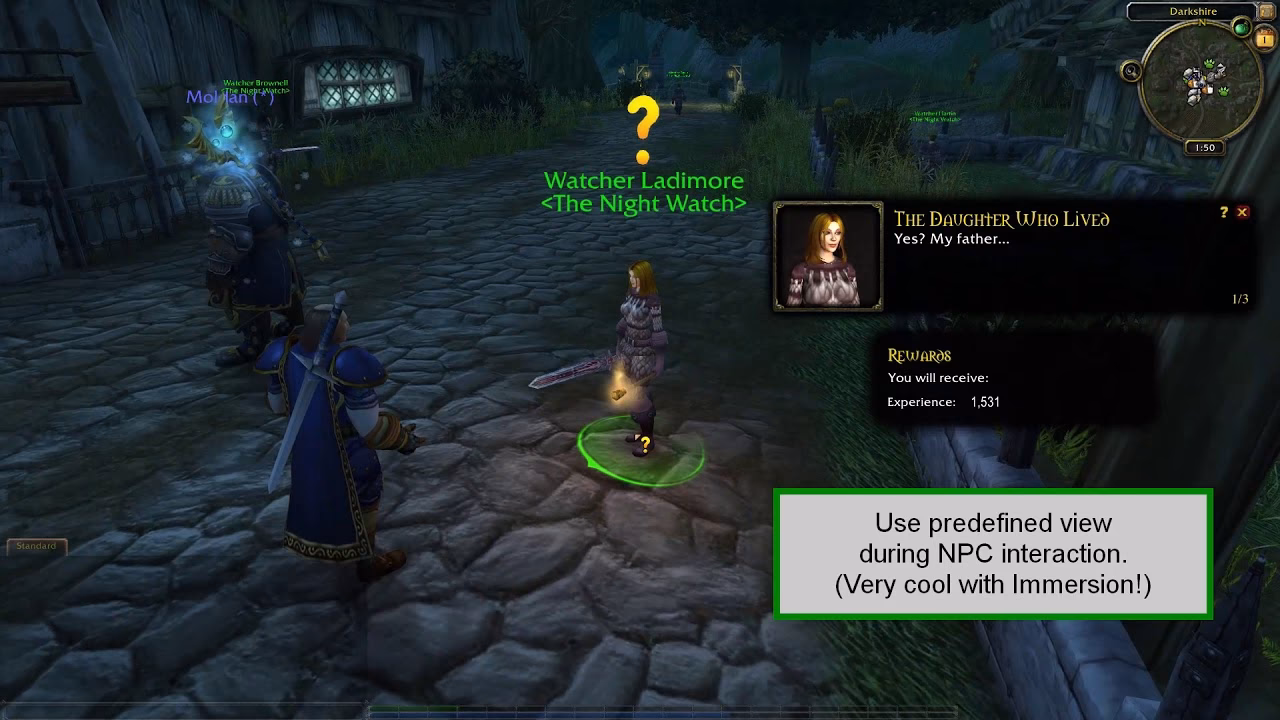Click the minimap zoom magnifier icon
The height and width of the screenshot is (720, 1280).
[1131, 72]
